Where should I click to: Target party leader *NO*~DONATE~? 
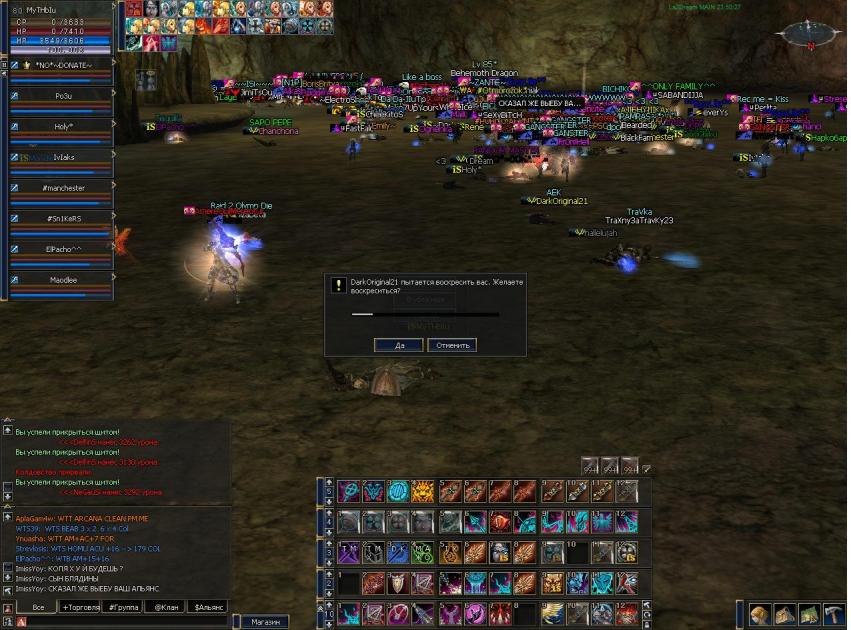[64, 66]
